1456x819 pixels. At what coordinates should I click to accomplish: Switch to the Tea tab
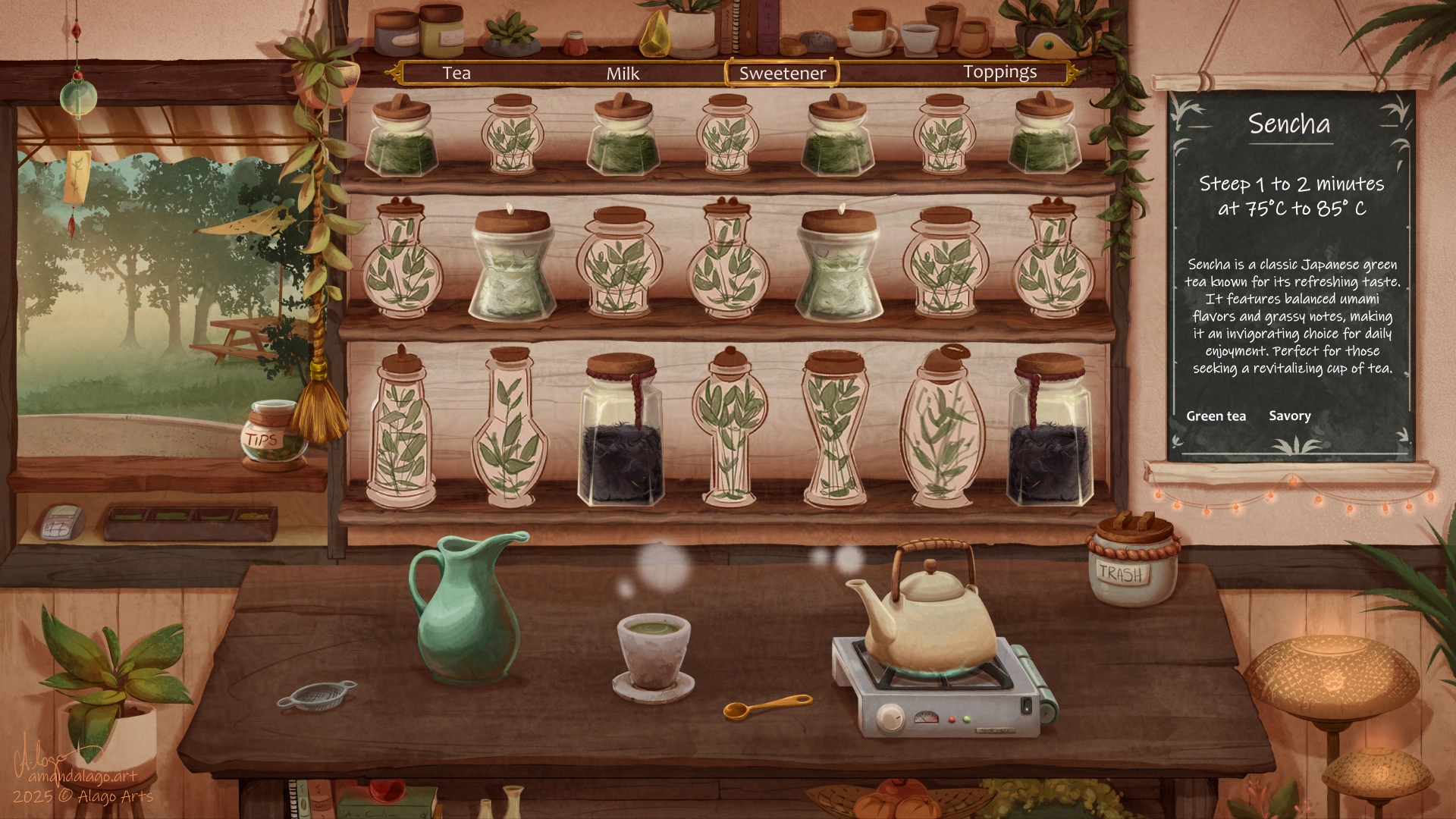point(457,74)
